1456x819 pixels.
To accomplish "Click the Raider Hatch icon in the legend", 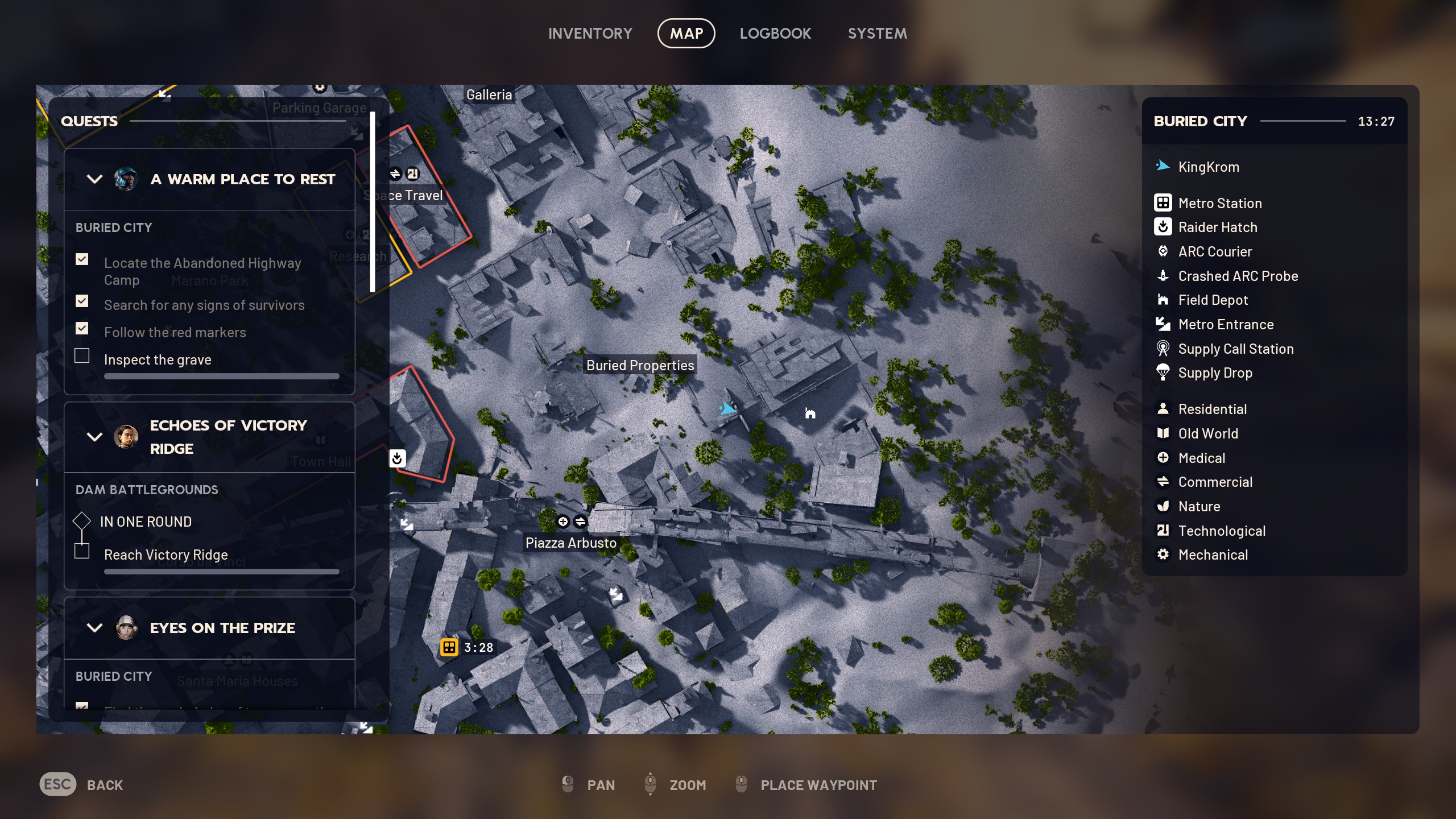I will click(x=1163, y=227).
